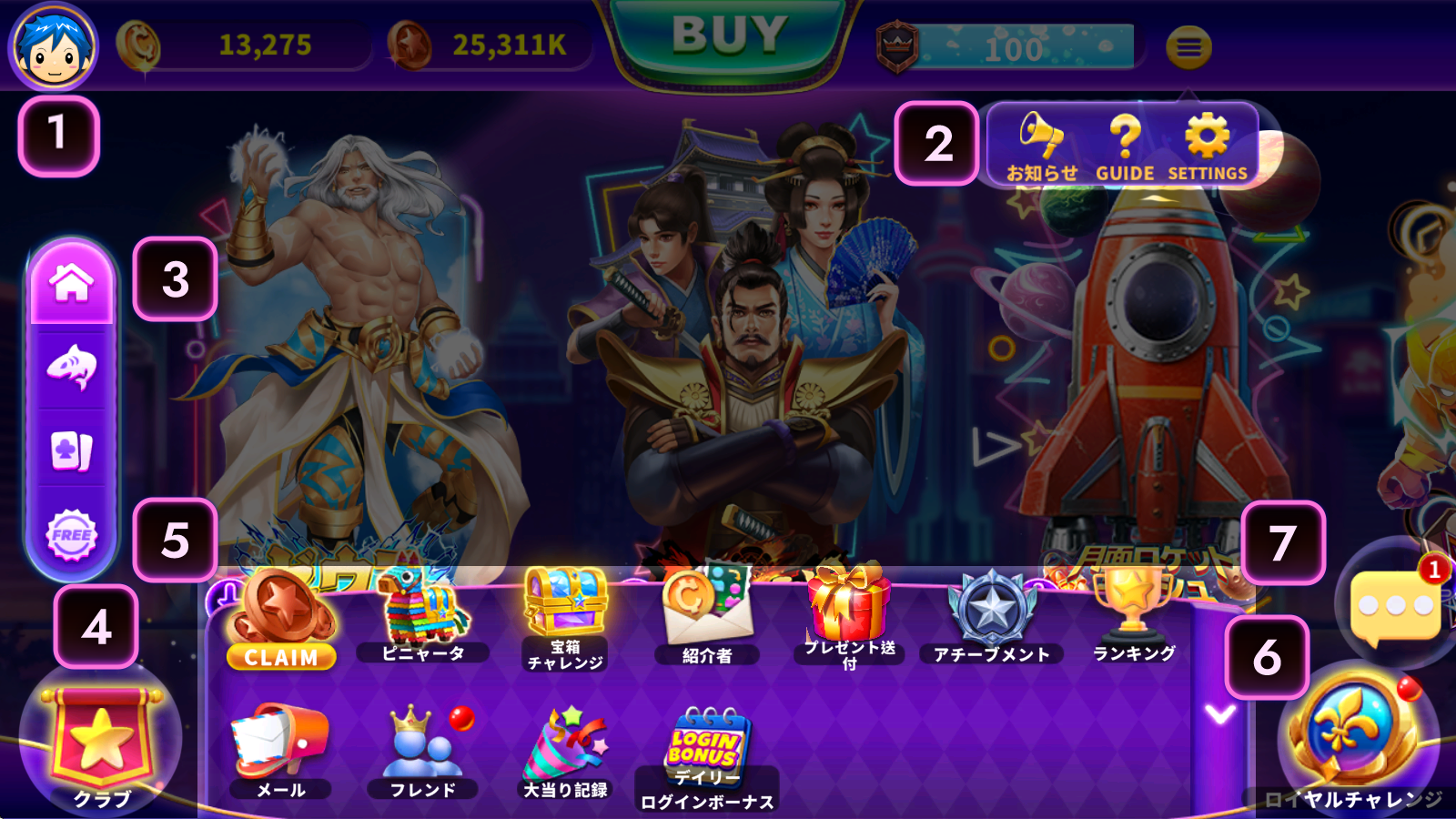The width and height of the screenshot is (1456, 819).
Task: Open the ピニャータ piñata feature
Action: click(422, 615)
